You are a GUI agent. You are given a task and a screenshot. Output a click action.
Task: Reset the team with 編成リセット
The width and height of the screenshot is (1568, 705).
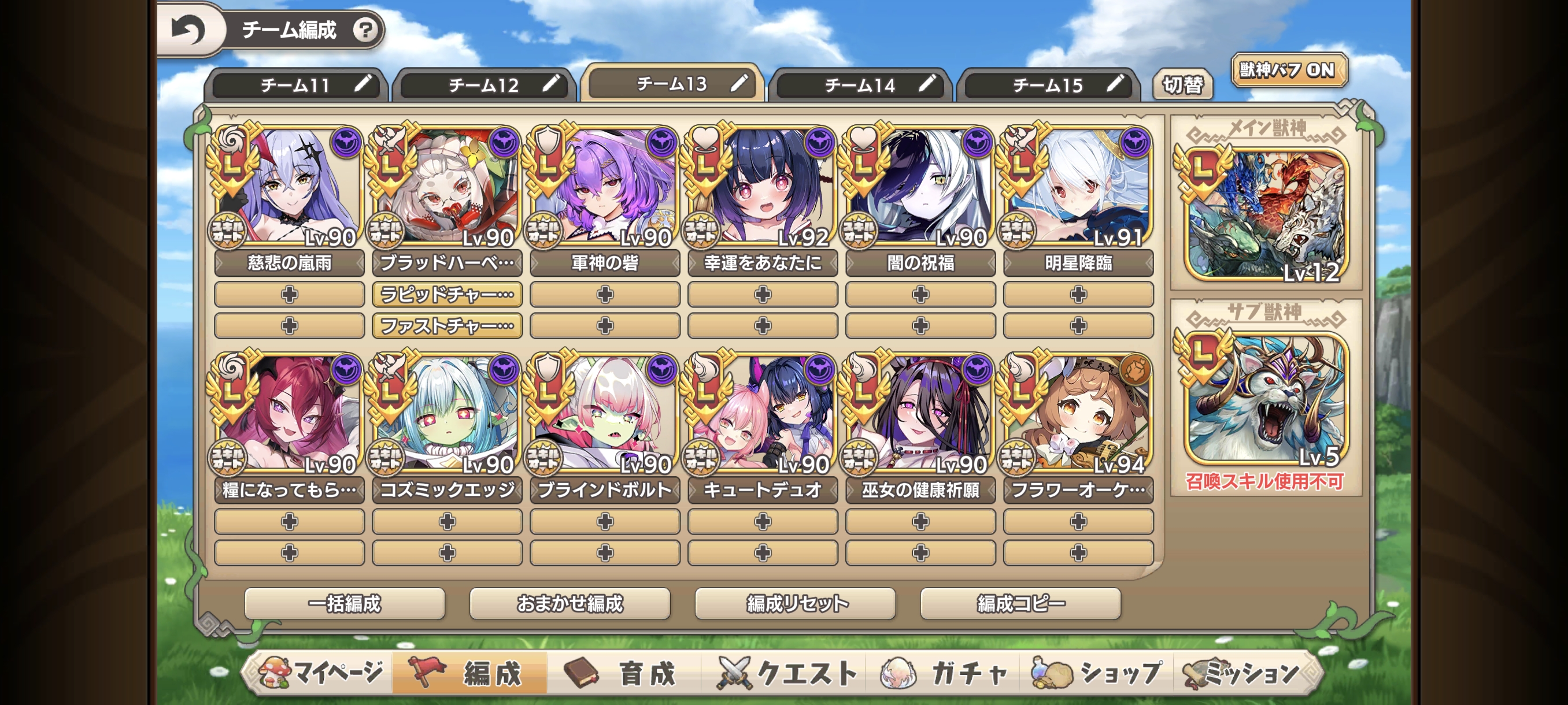click(795, 603)
